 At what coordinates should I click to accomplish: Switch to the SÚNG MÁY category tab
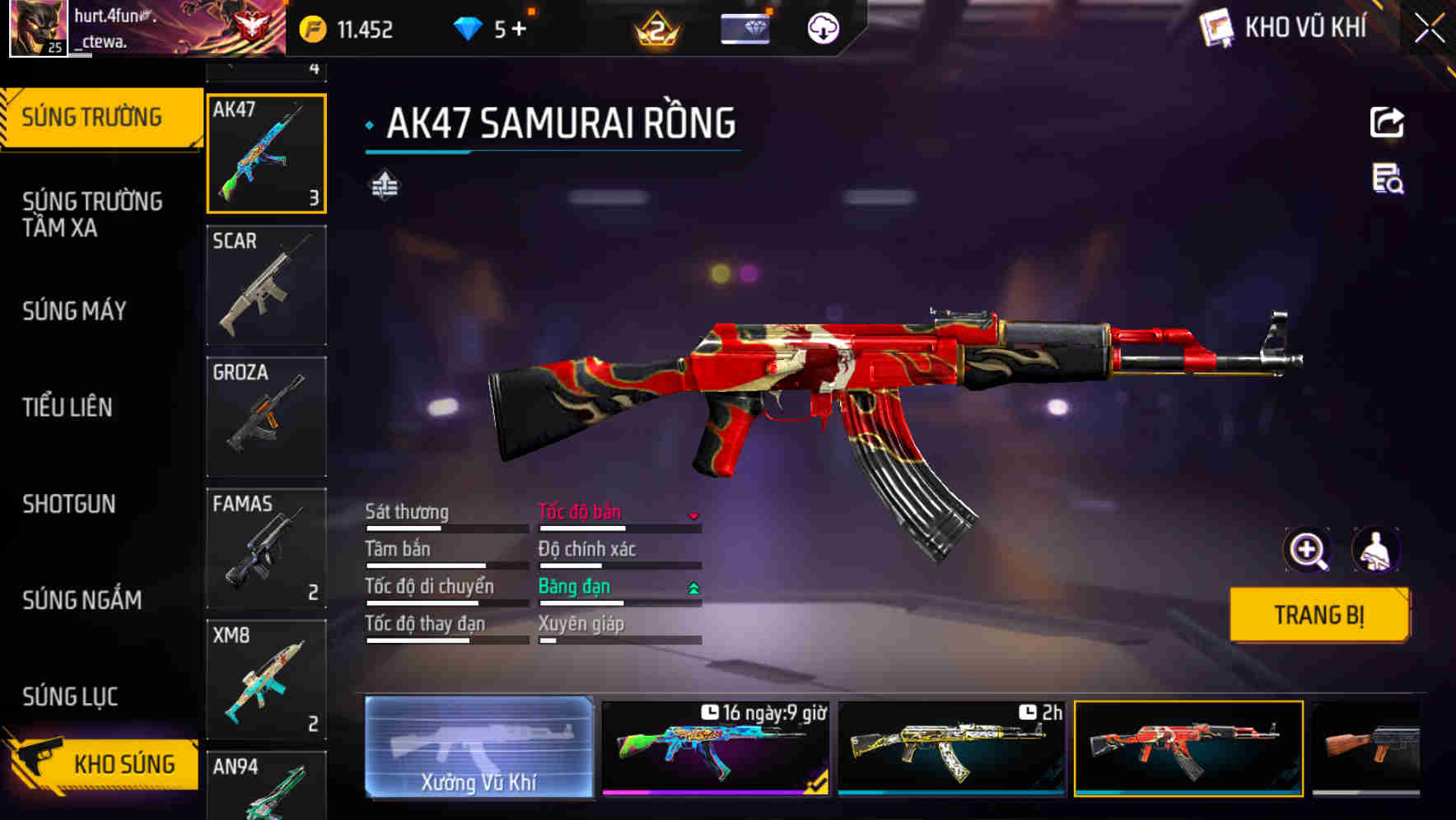pos(74,311)
